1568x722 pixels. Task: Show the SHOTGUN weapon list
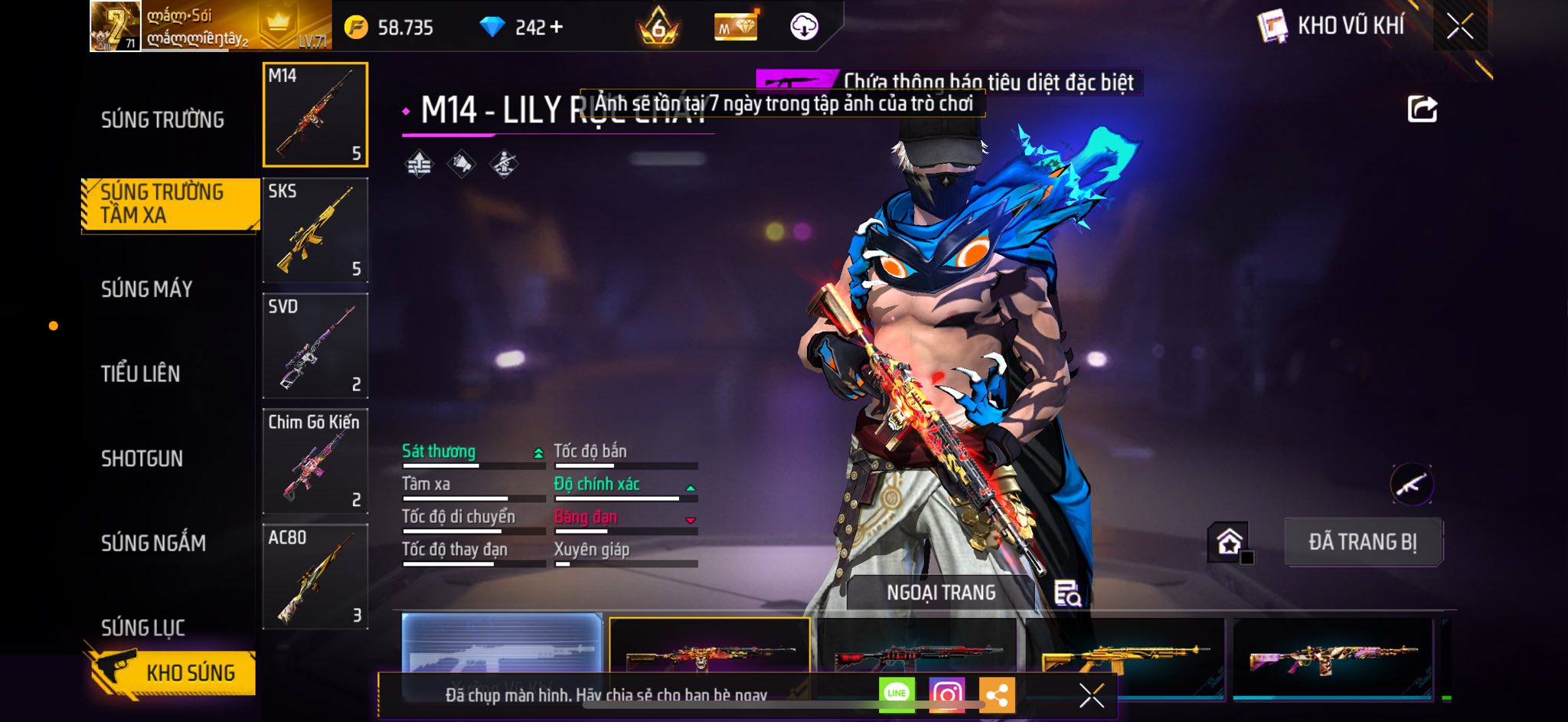[142, 459]
